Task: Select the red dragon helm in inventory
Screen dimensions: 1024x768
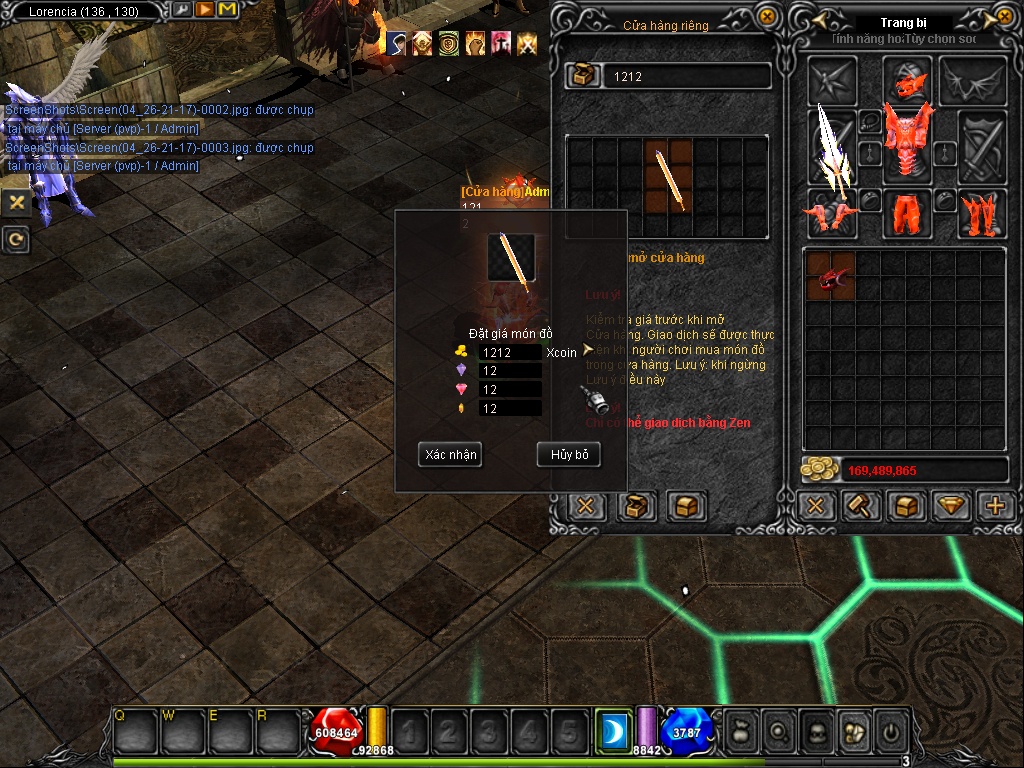Action: click(x=830, y=276)
